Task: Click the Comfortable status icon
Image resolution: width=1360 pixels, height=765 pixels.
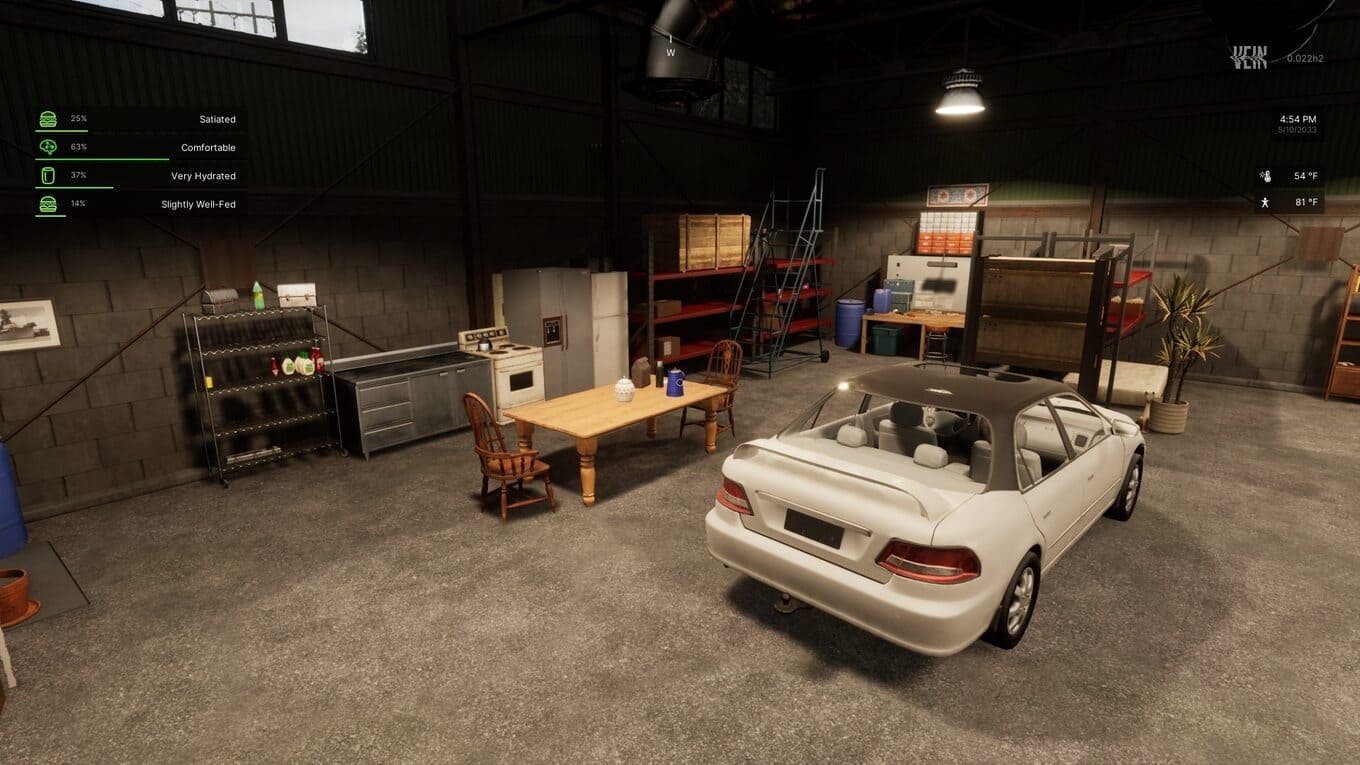Action: (48, 147)
